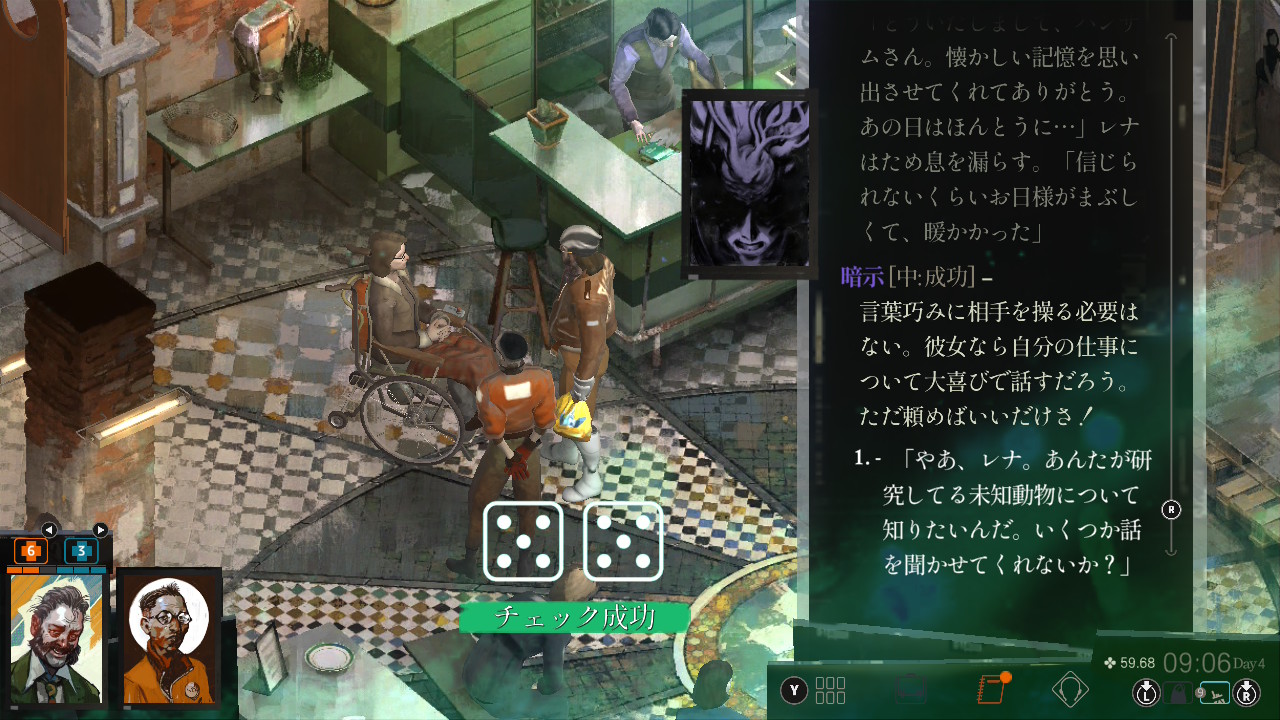Screen dimensions: 1280x720
Task: Select the dark bag item slot
Action: coord(1179,692)
